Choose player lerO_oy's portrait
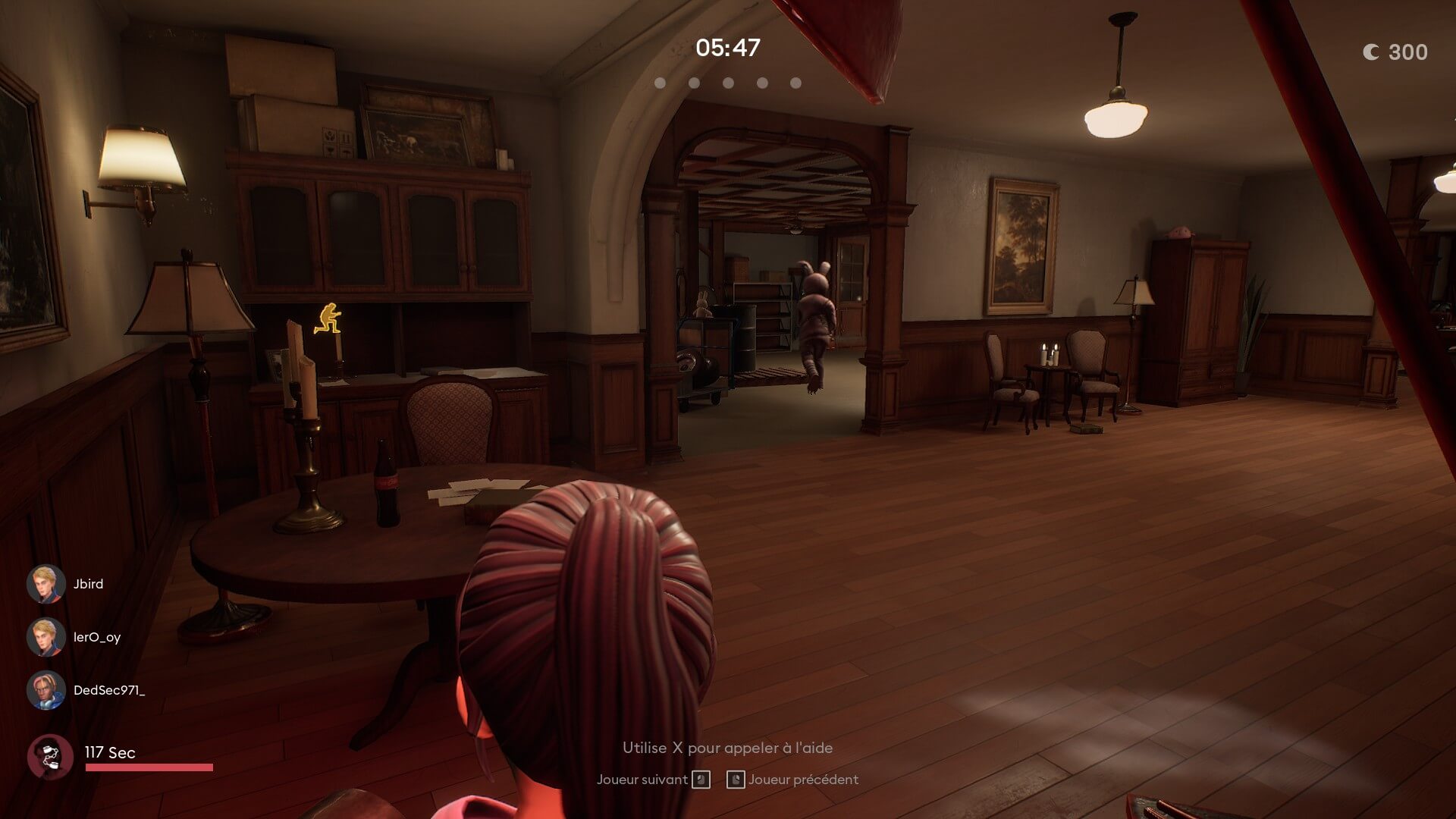1456x819 pixels. (46, 637)
